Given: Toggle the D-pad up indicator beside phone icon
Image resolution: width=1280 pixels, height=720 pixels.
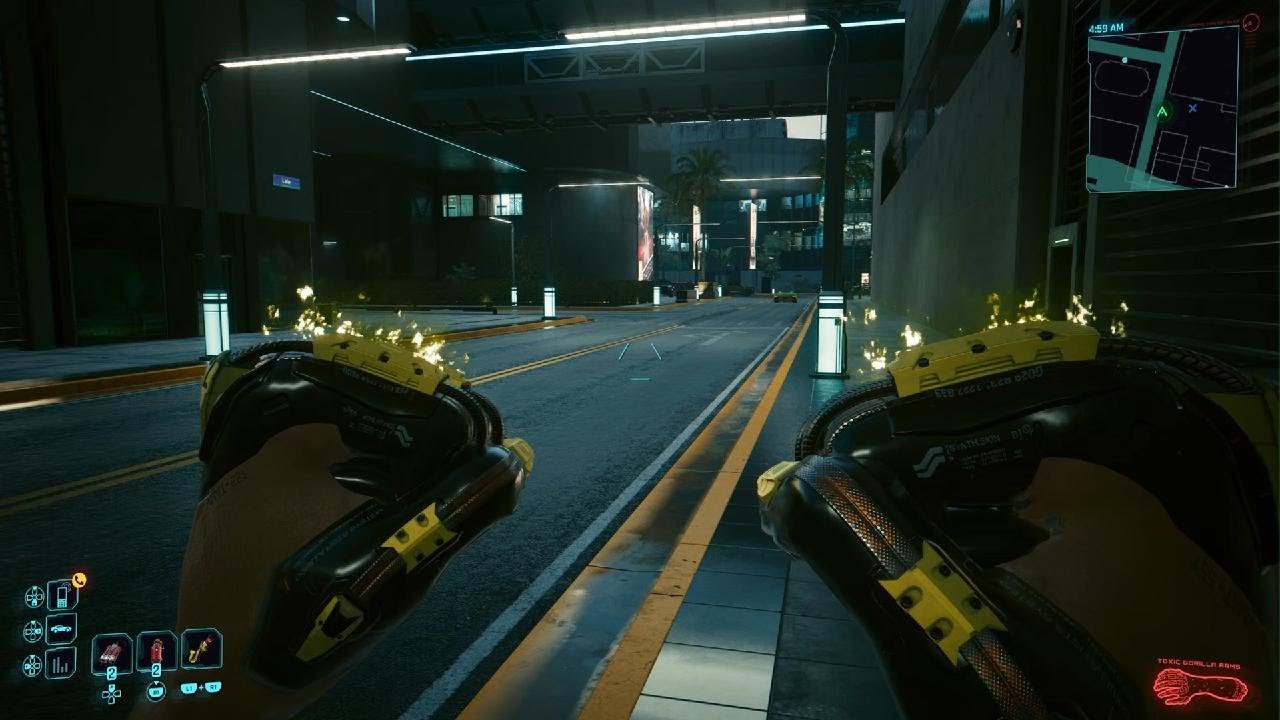Looking at the screenshot, I should pos(34,596).
